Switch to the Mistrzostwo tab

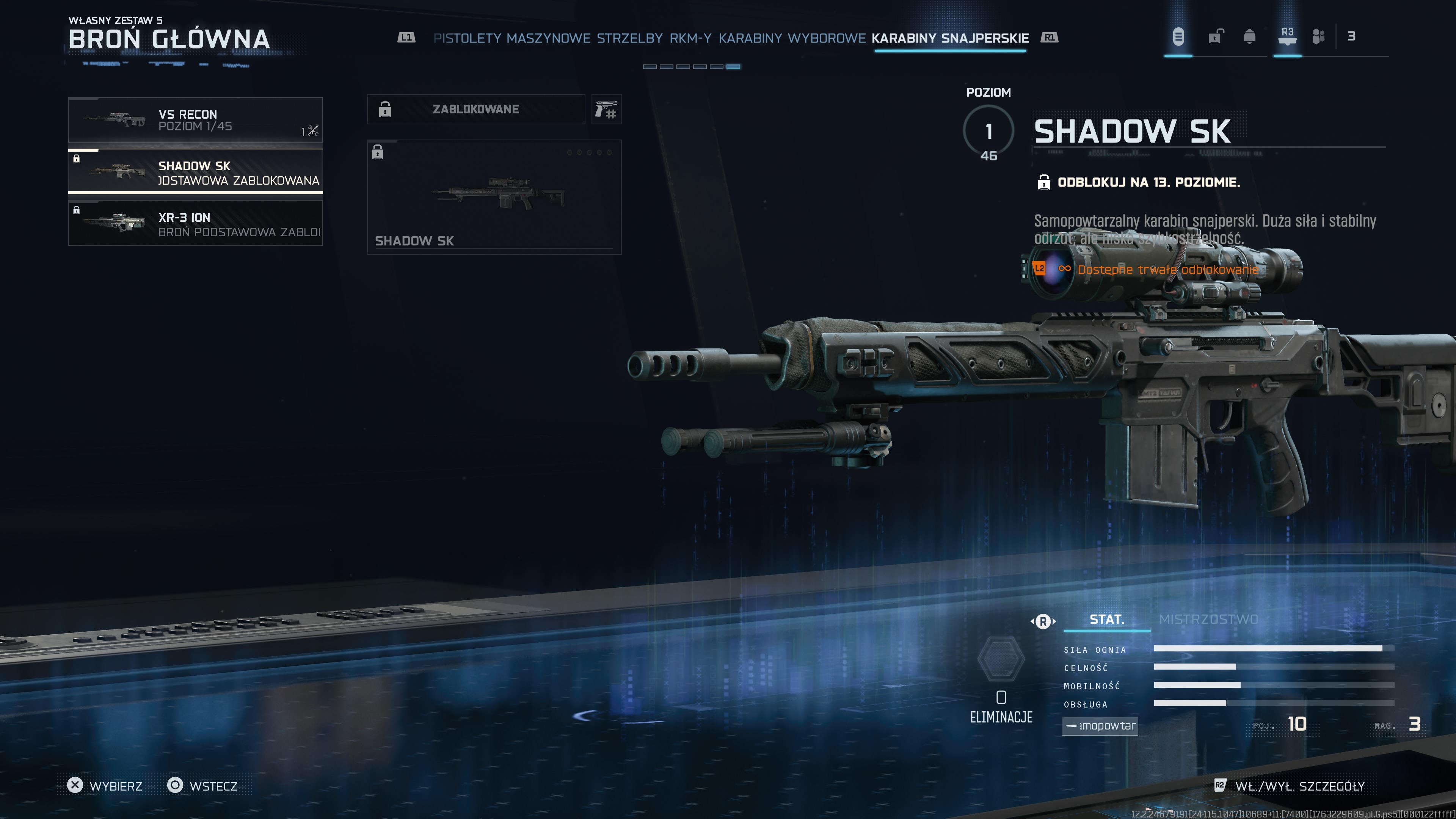point(1208,620)
